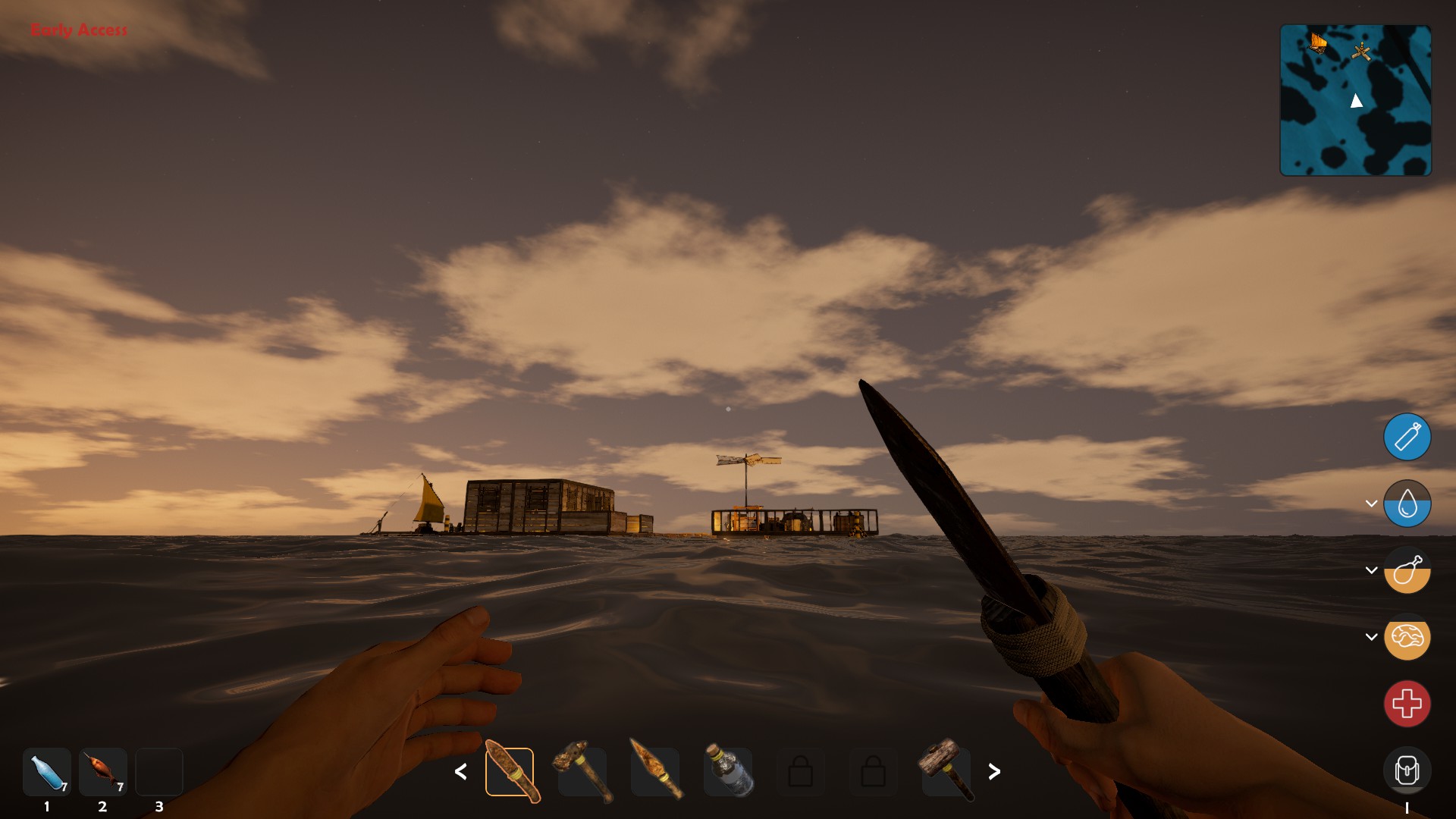
Task: Select the glass bottle hotbar slot
Action: pos(728,772)
